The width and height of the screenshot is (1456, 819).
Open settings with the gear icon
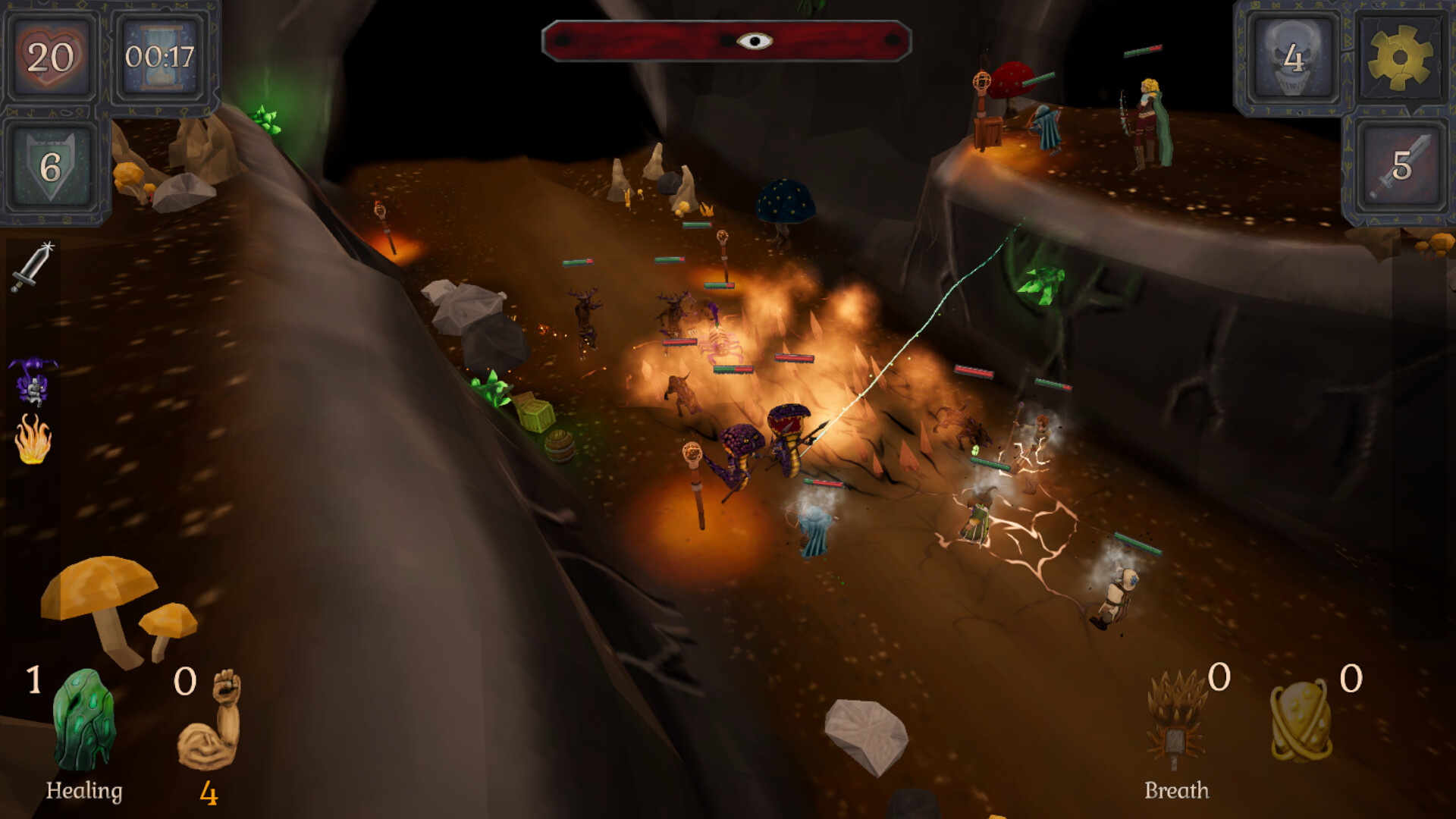pyautogui.click(x=1400, y=58)
